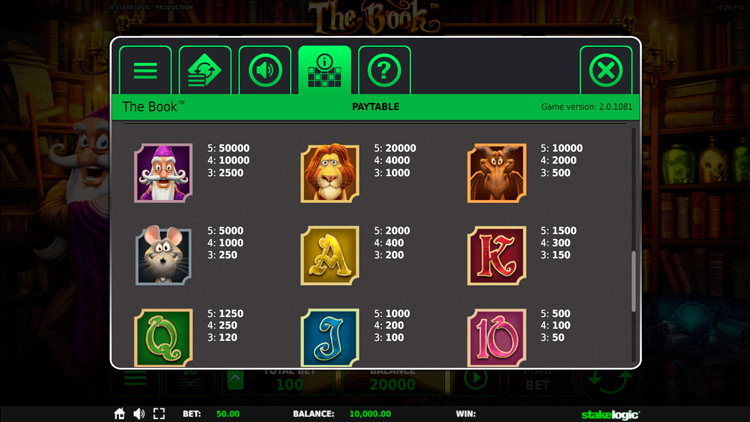Open the sound settings tab
The height and width of the screenshot is (422, 750).
265,71
